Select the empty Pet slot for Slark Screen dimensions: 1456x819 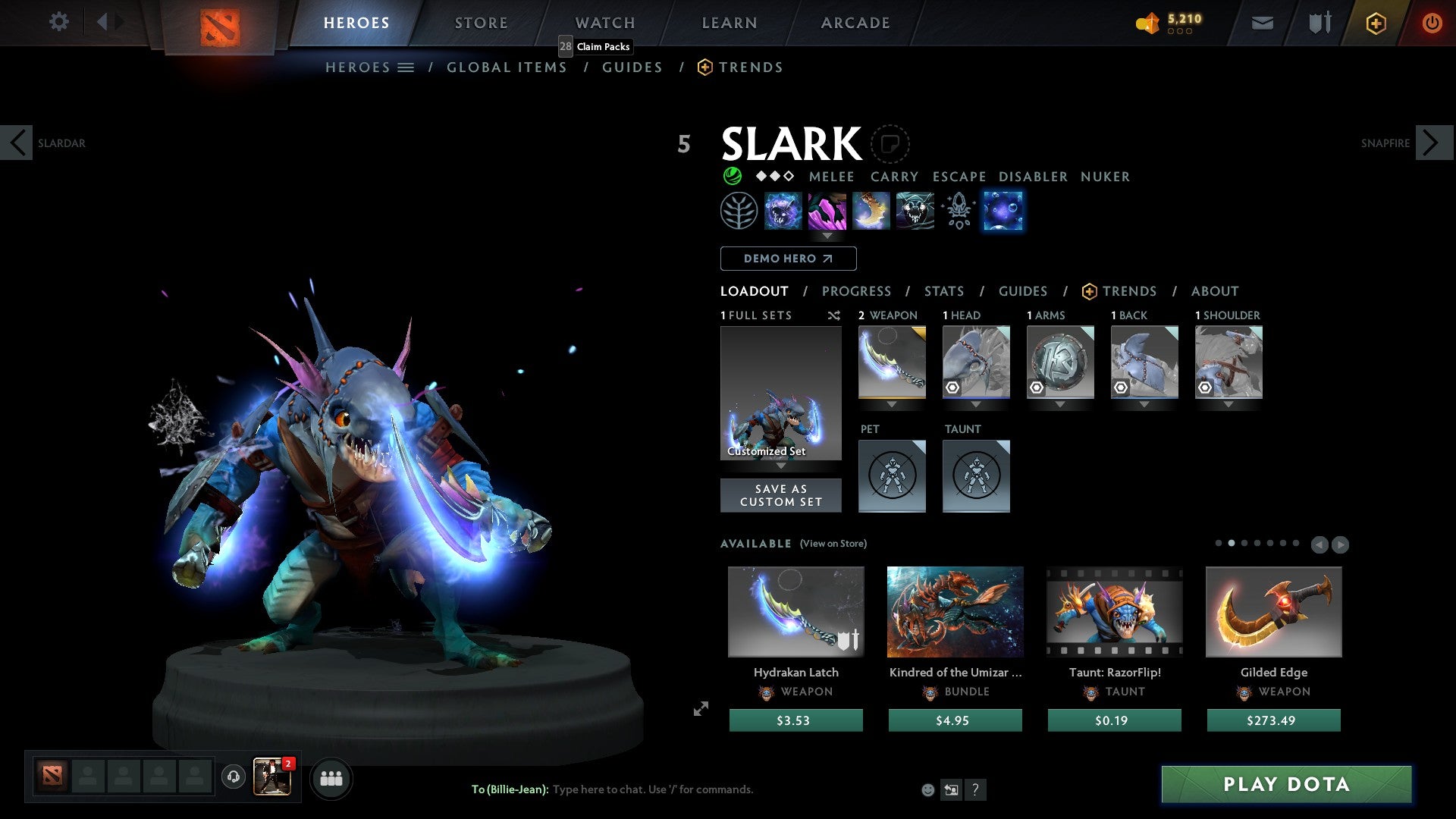coord(892,476)
